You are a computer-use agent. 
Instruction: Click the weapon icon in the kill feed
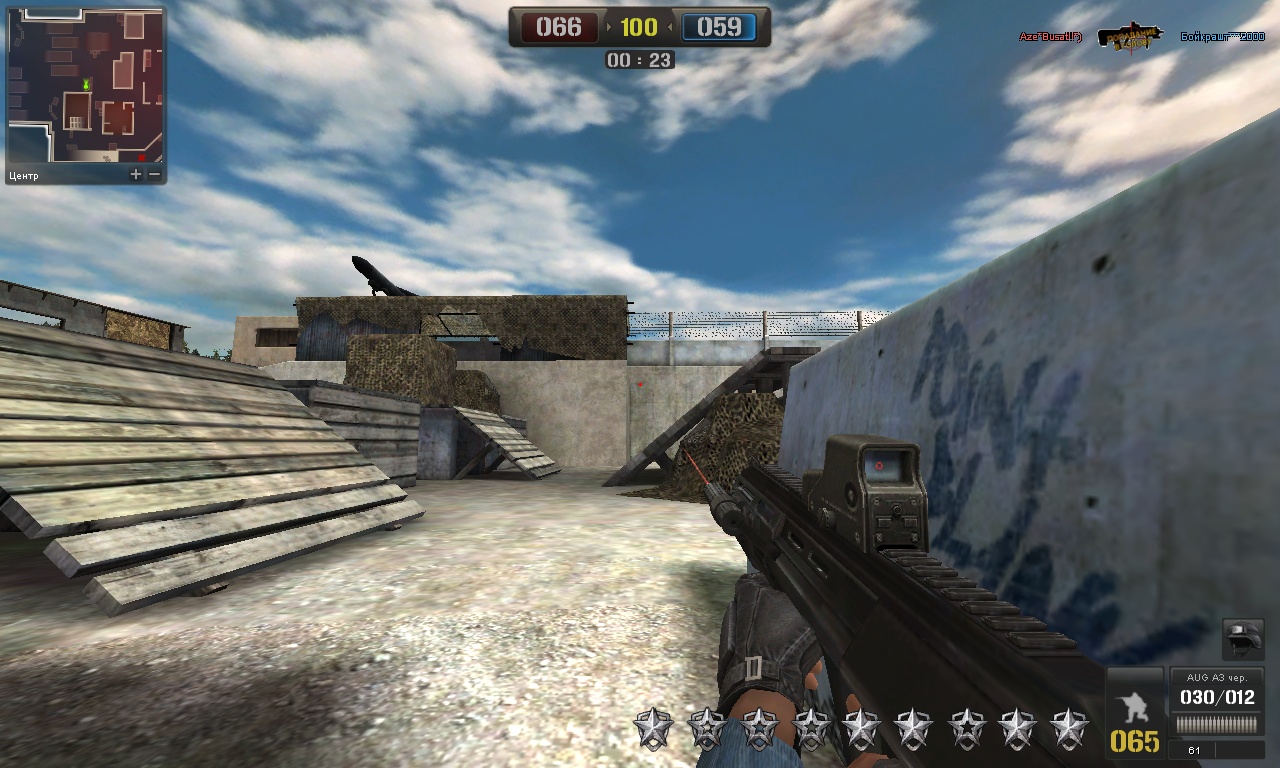1130,37
